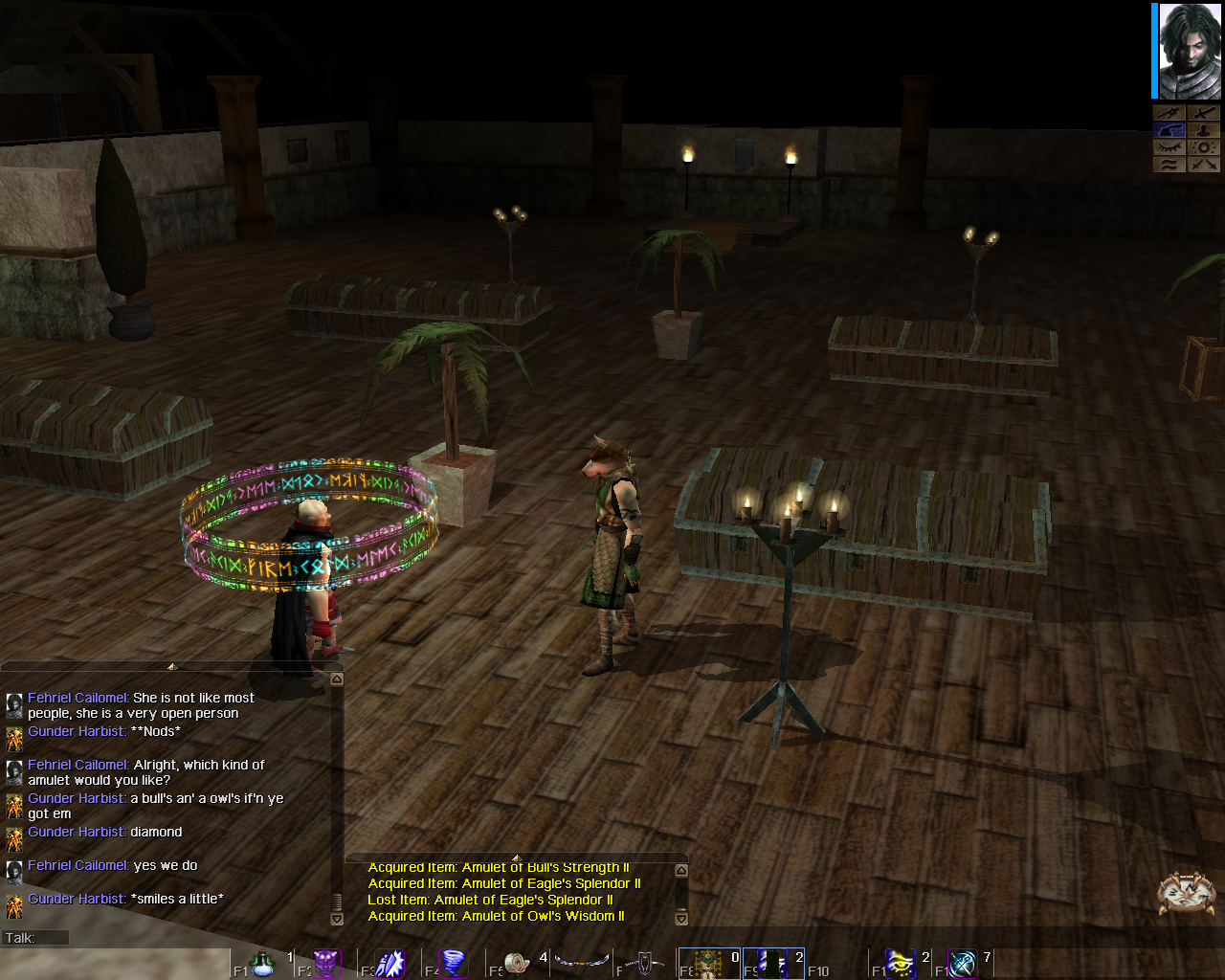This screenshot has height=980, width=1225.
Task: Collapse the chat window using its top arrow
Action: (336, 678)
